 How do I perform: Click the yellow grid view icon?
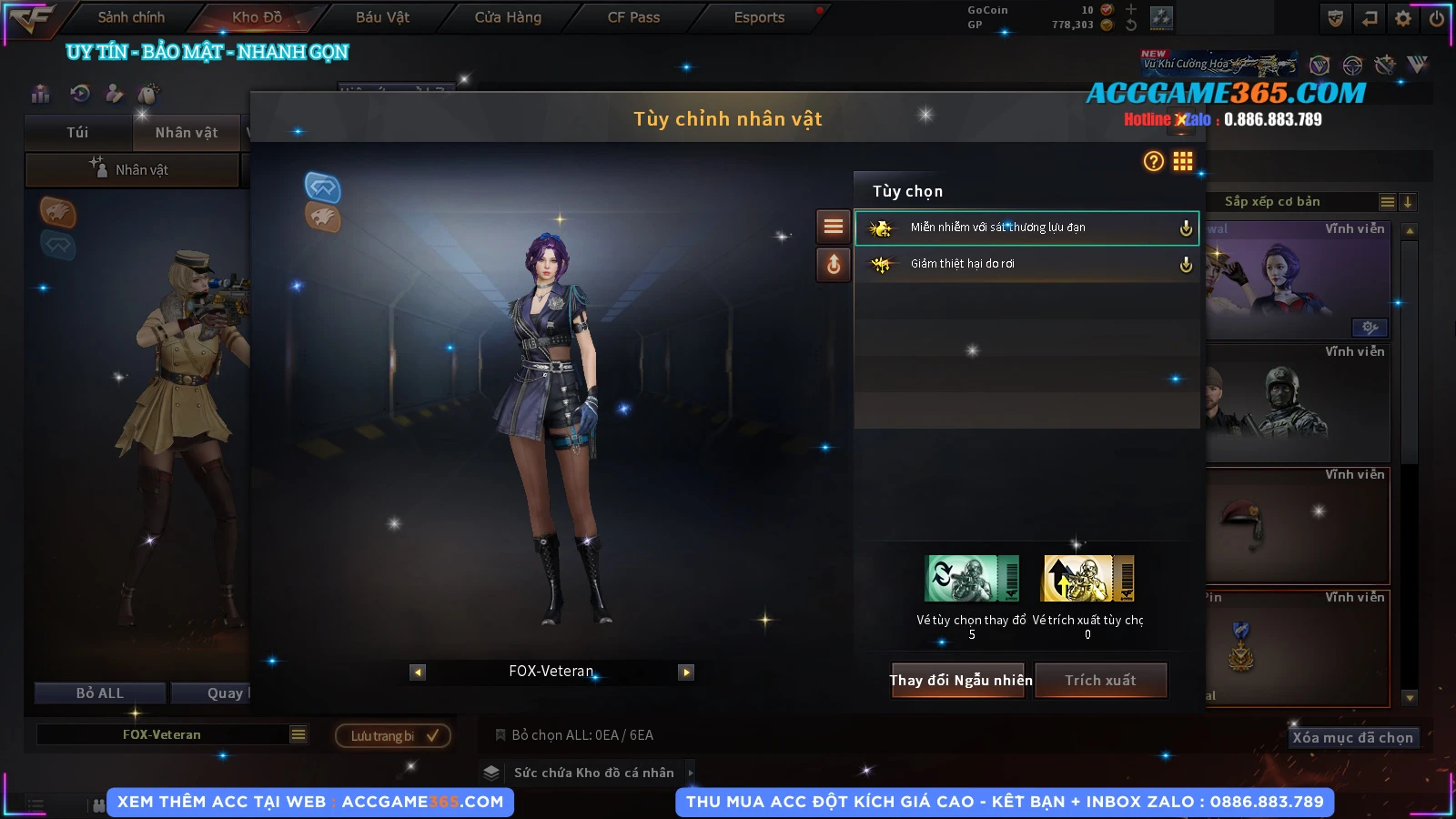[x=1182, y=161]
